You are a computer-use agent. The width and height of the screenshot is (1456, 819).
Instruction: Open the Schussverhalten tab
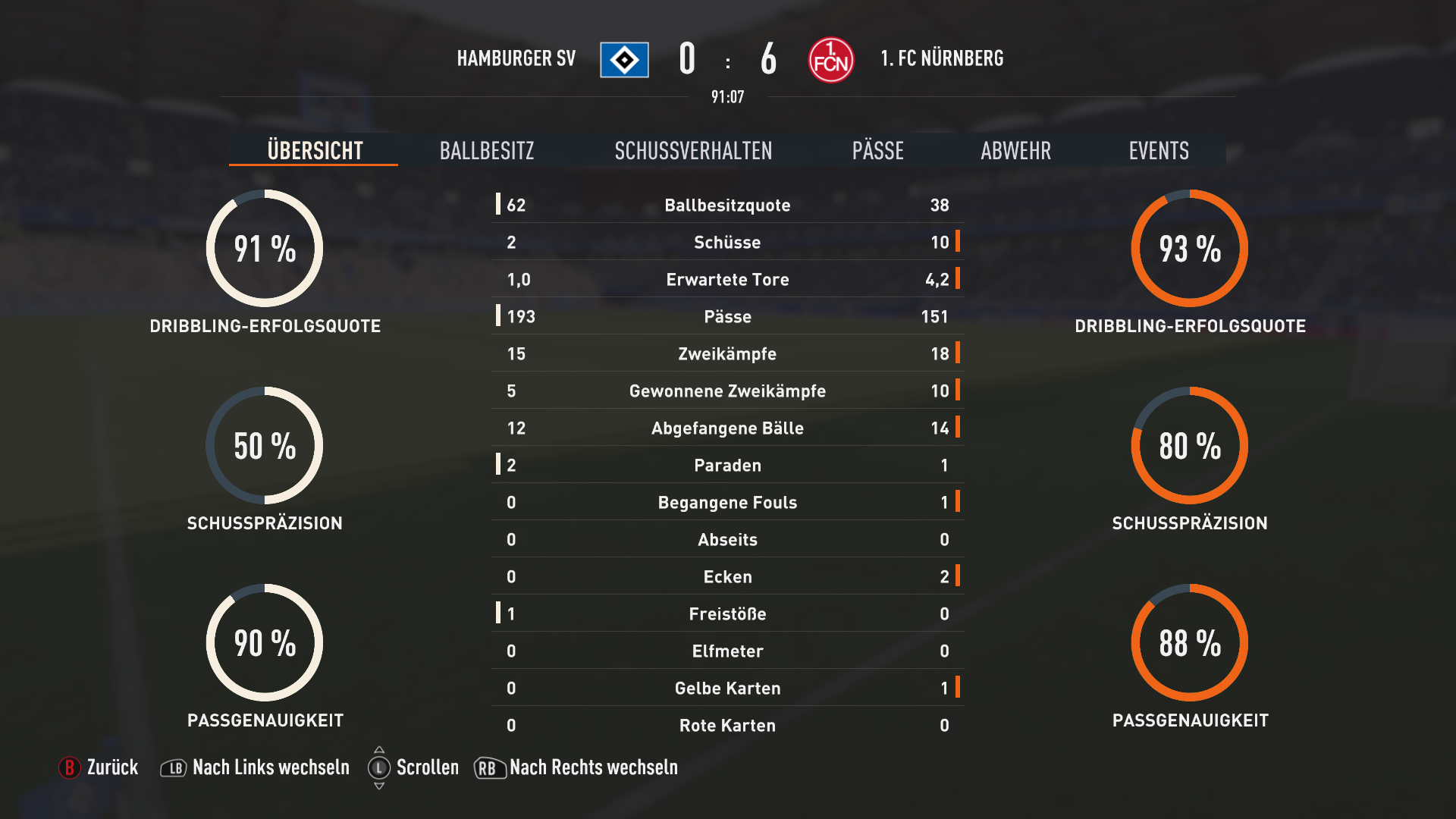(x=693, y=150)
